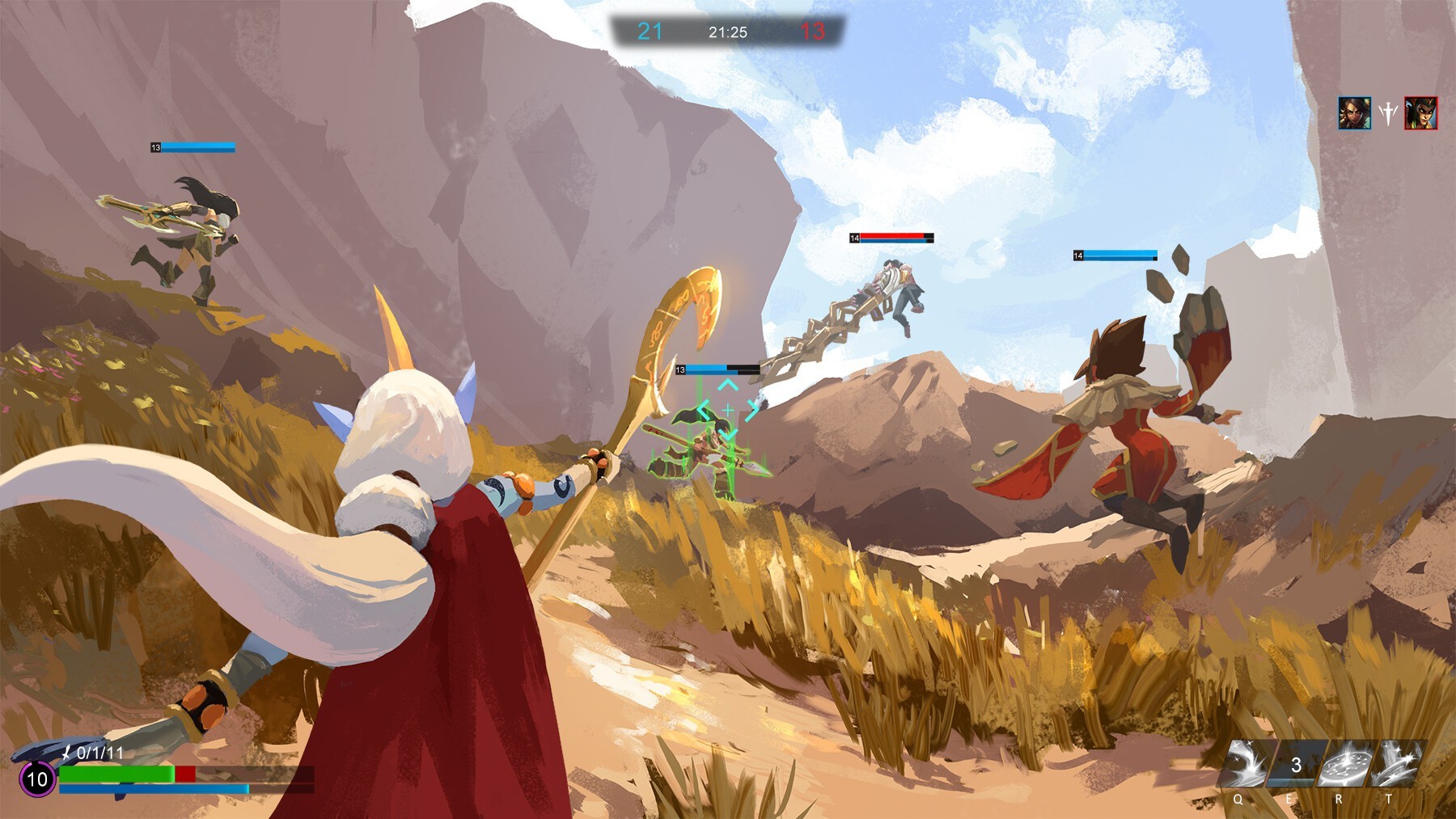Click the KDA feather icon near 0/1/11
Screen dimensions: 1456x819
[69, 754]
